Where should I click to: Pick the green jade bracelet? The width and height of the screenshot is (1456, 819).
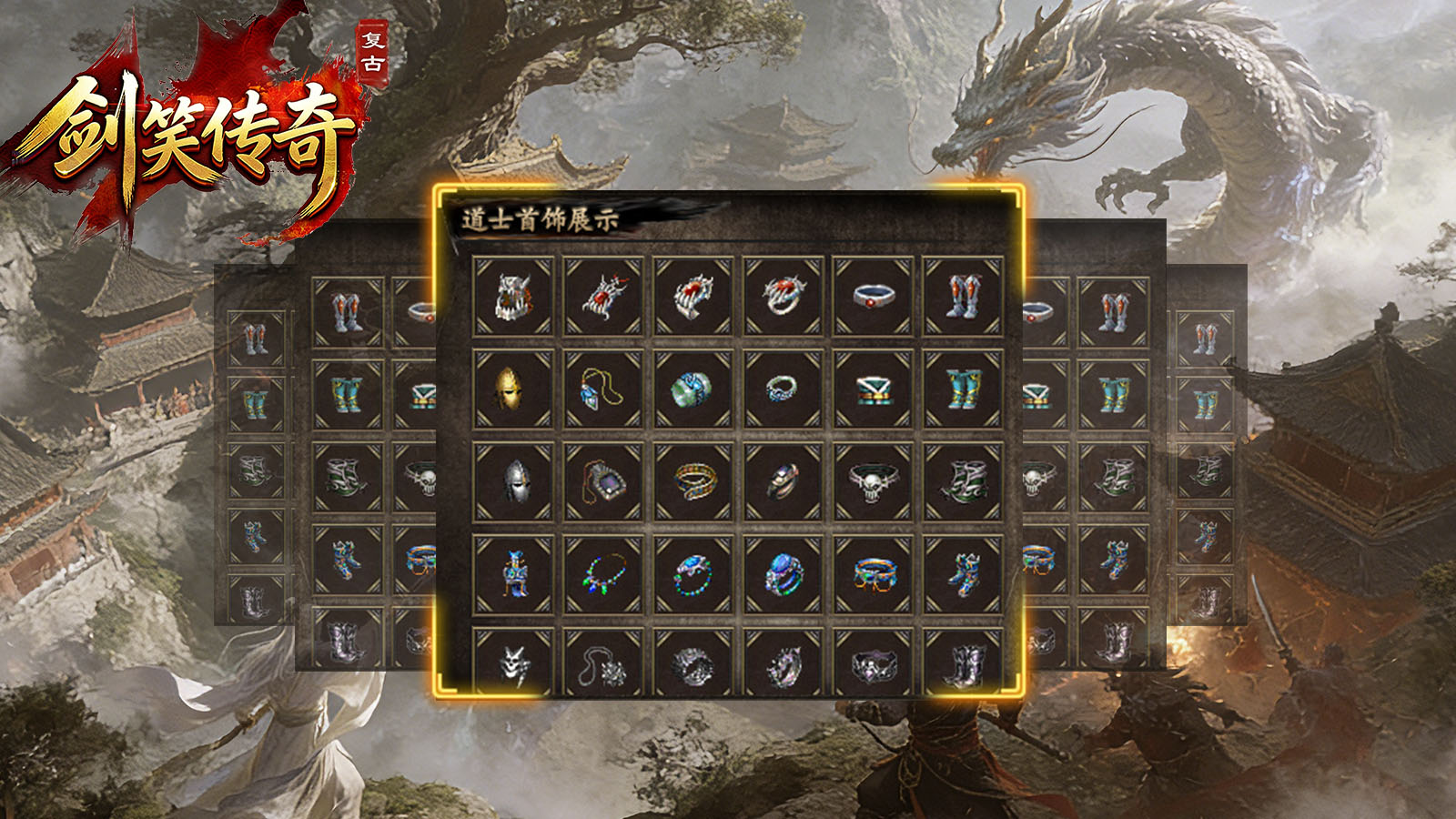(693, 389)
